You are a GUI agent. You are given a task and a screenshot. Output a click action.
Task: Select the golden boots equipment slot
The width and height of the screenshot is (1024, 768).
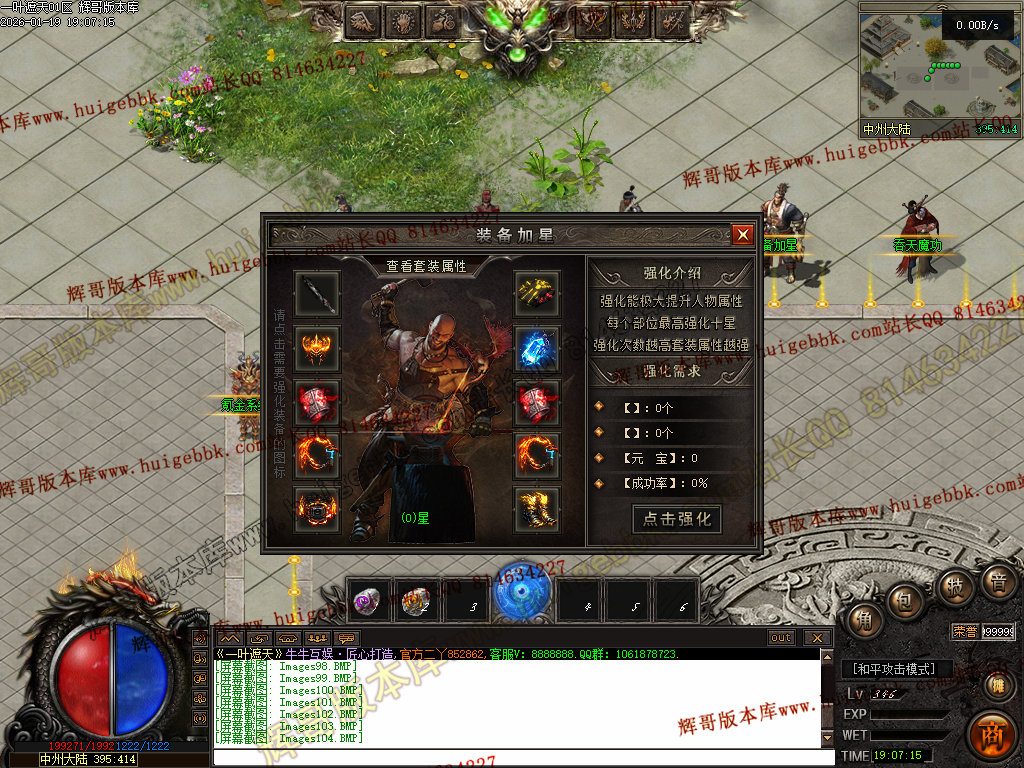tap(537, 509)
